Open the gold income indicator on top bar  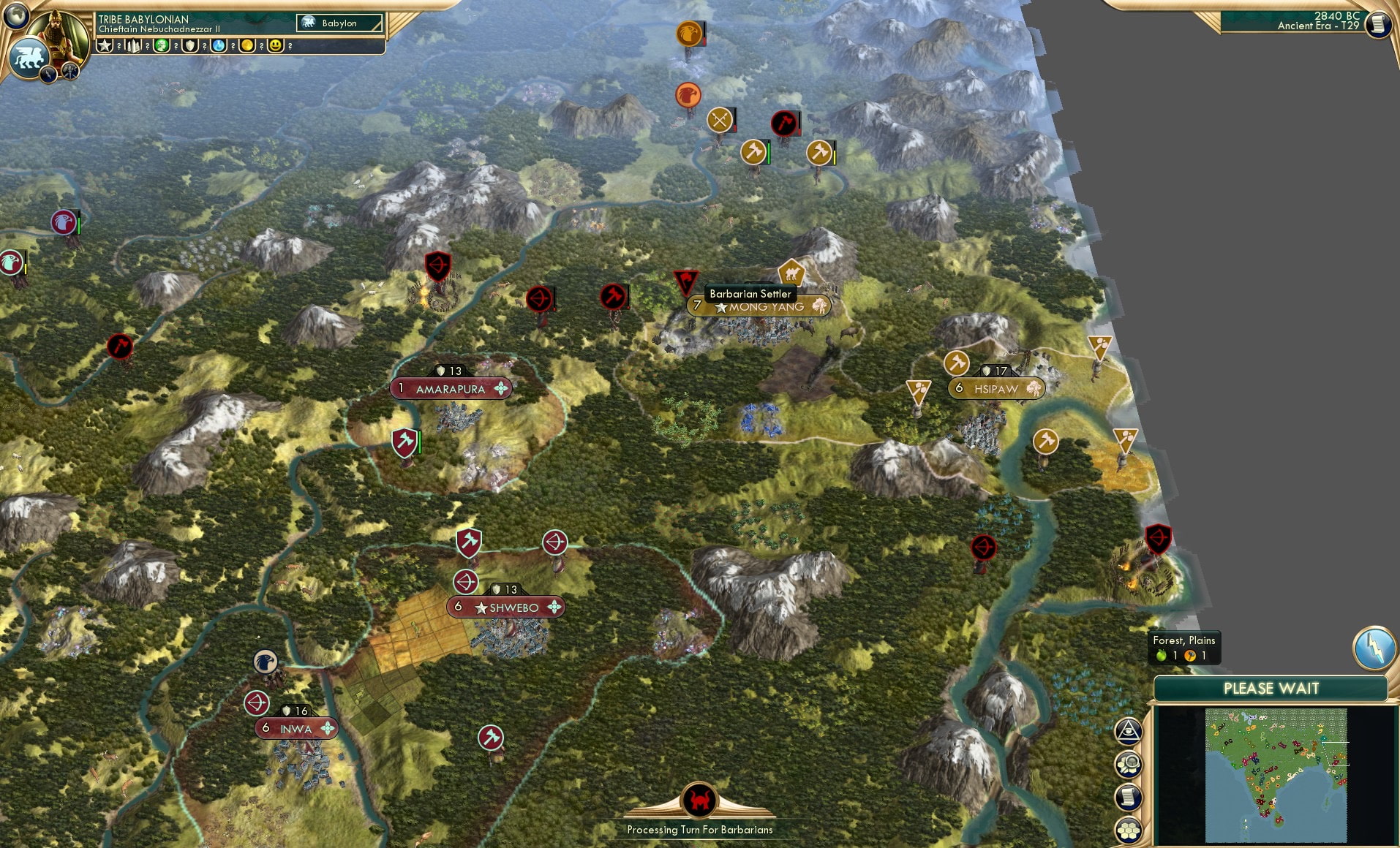point(246,46)
